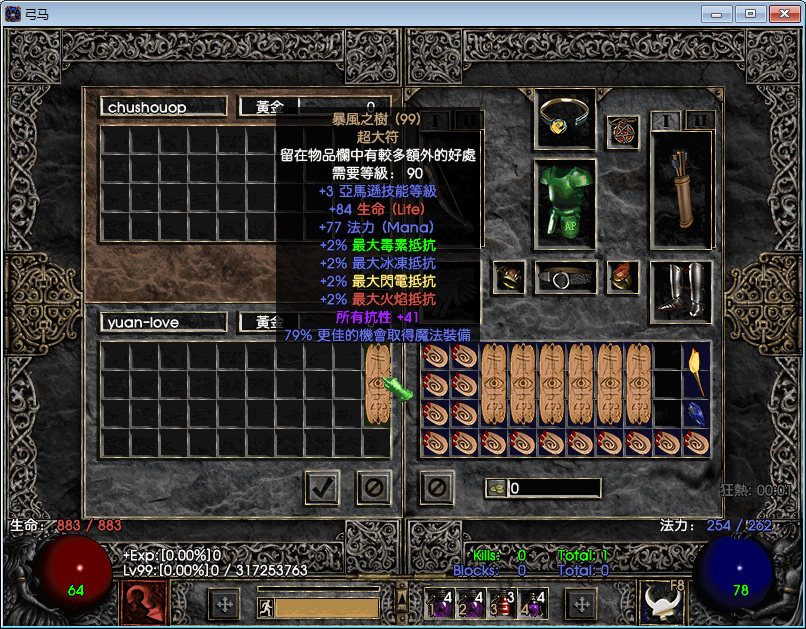Click the cancel button beside the checkmark
806x629 pixels.
pos(373,488)
